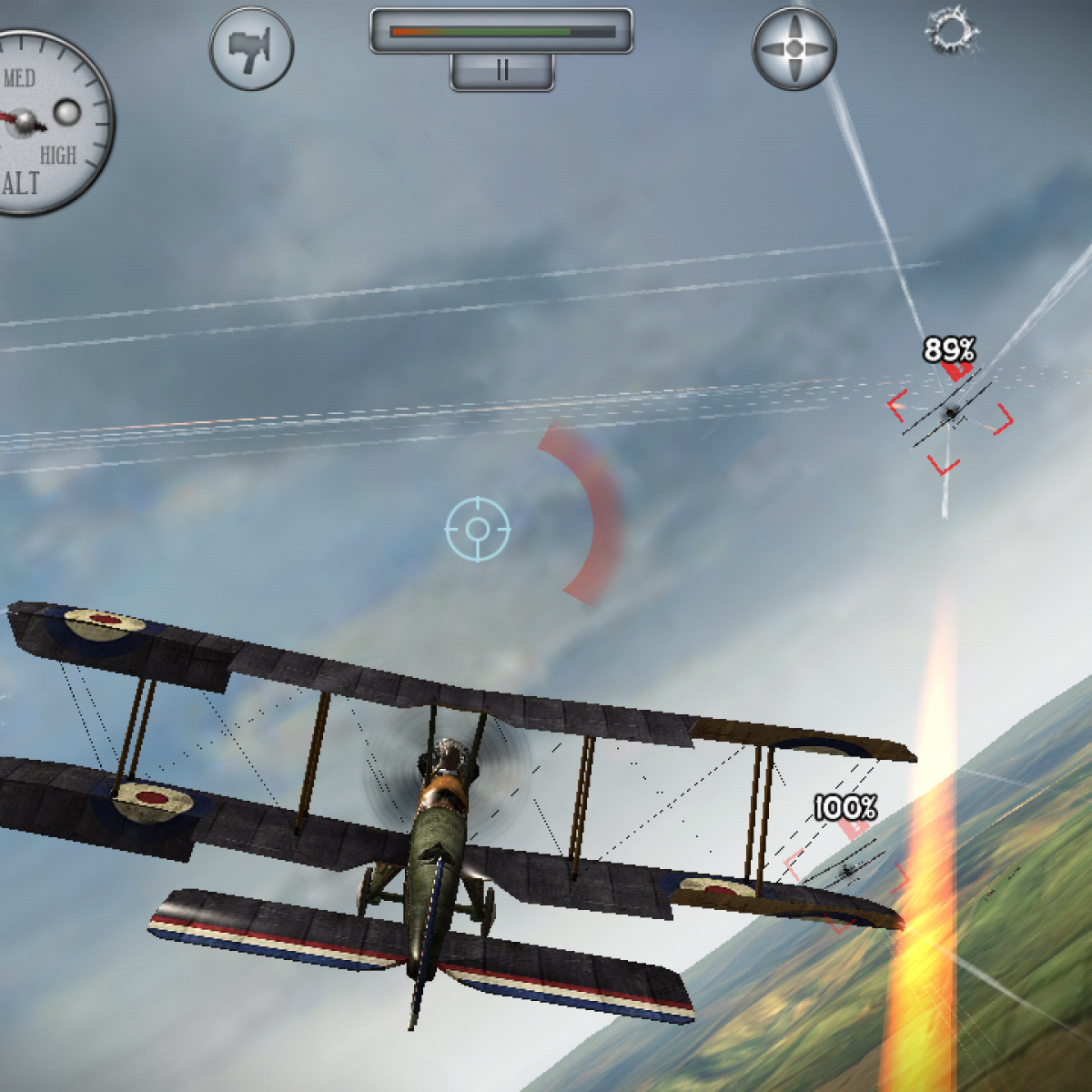The height and width of the screenshot is (1092, 1092).
Task: Tap the propeller icon button
Action: 794,48
